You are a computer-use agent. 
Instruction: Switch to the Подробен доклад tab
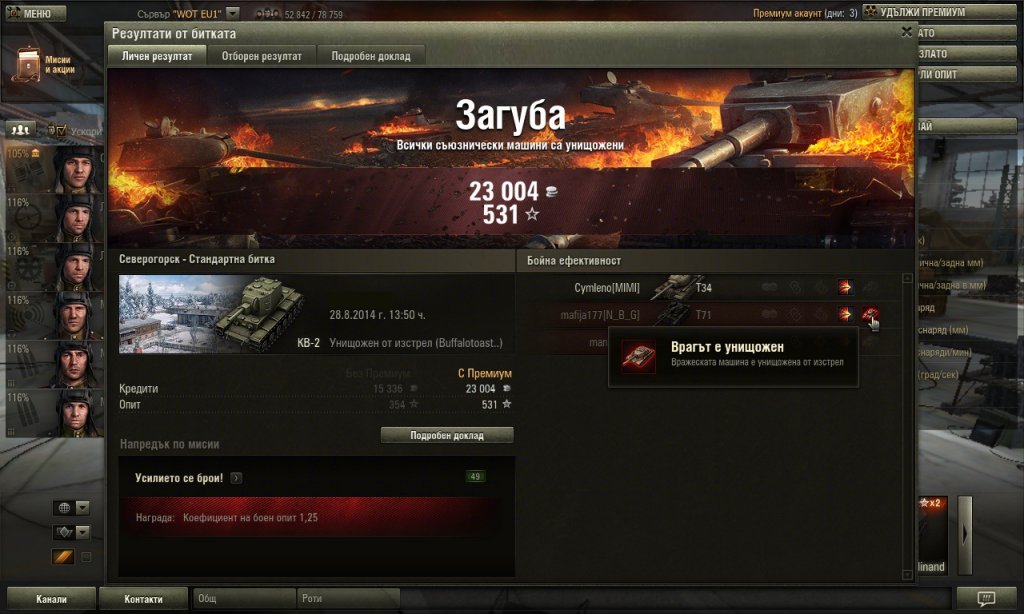pos(370,56)
